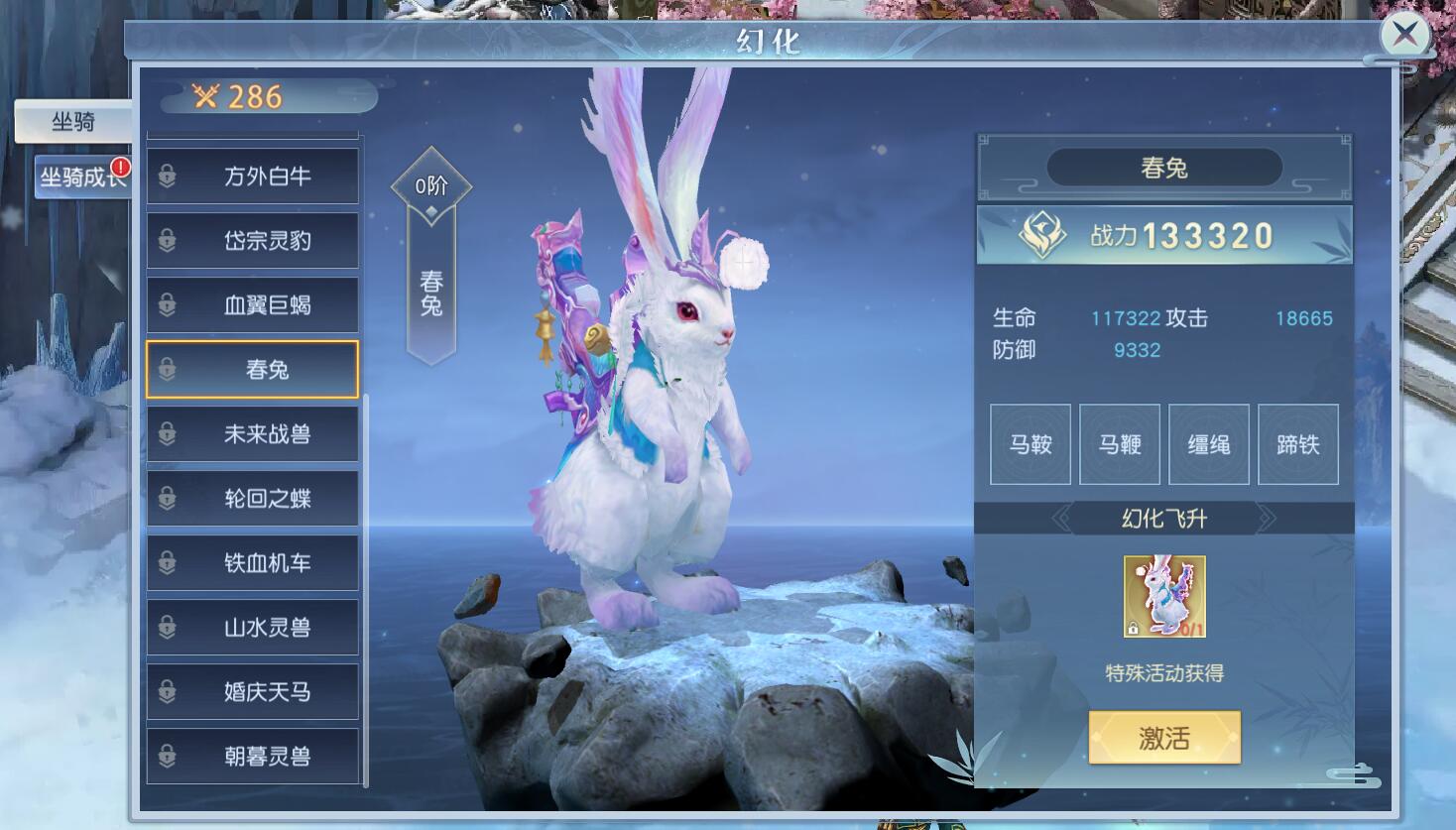Select 未来战兽 from the list
Screen dimensions: 1456x830
253,434
